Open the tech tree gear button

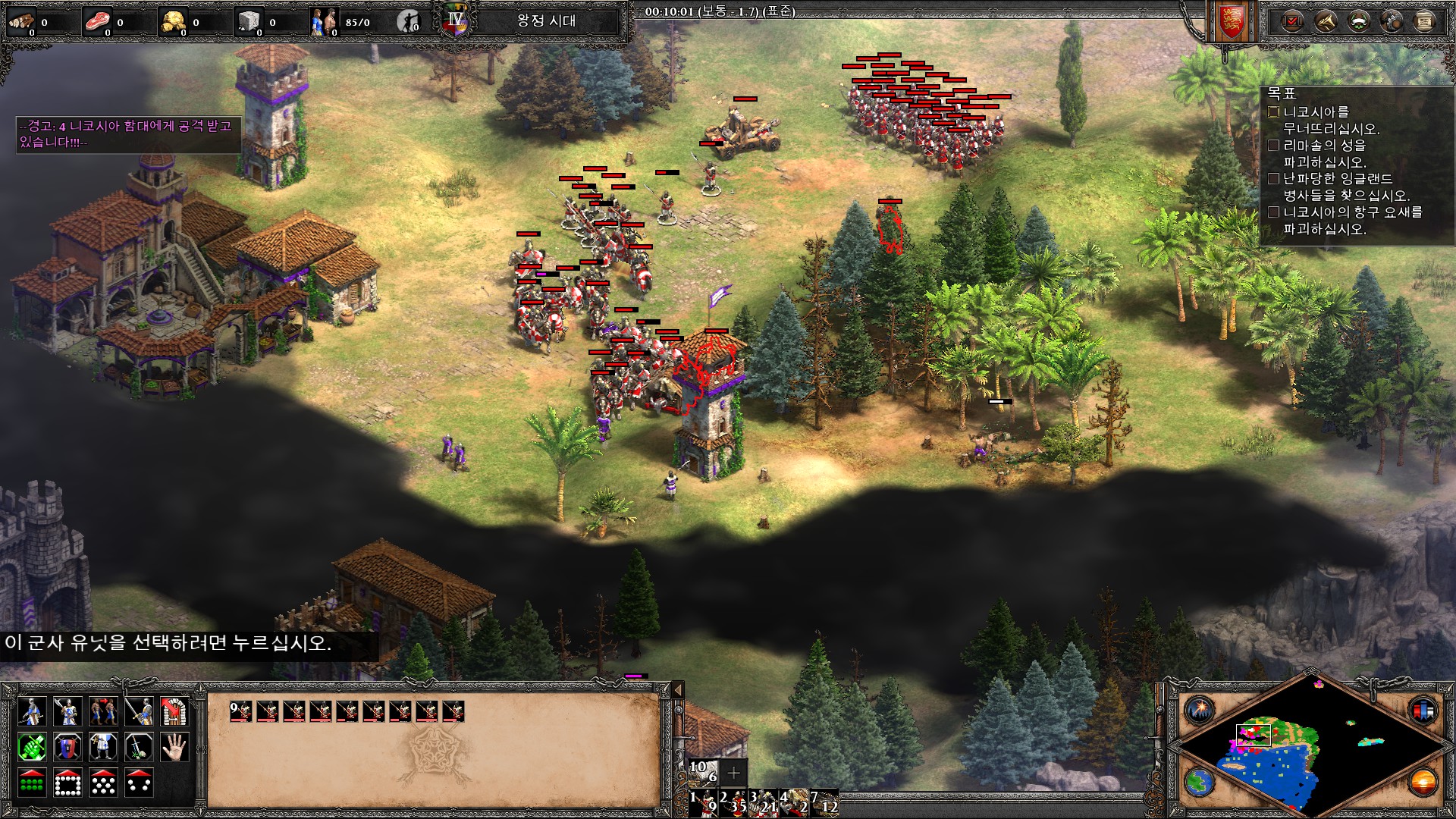coord(1392,21)
